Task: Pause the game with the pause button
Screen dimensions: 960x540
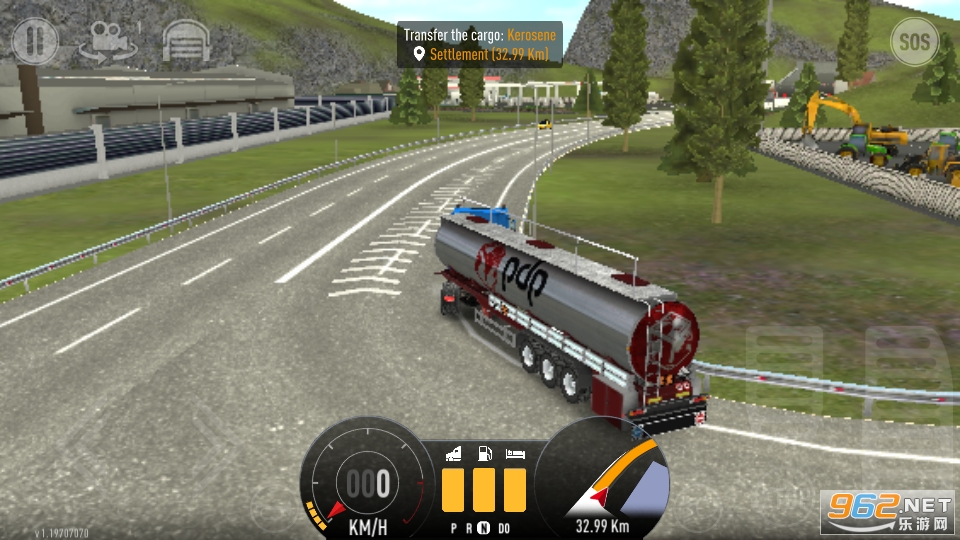Action: 35,42
